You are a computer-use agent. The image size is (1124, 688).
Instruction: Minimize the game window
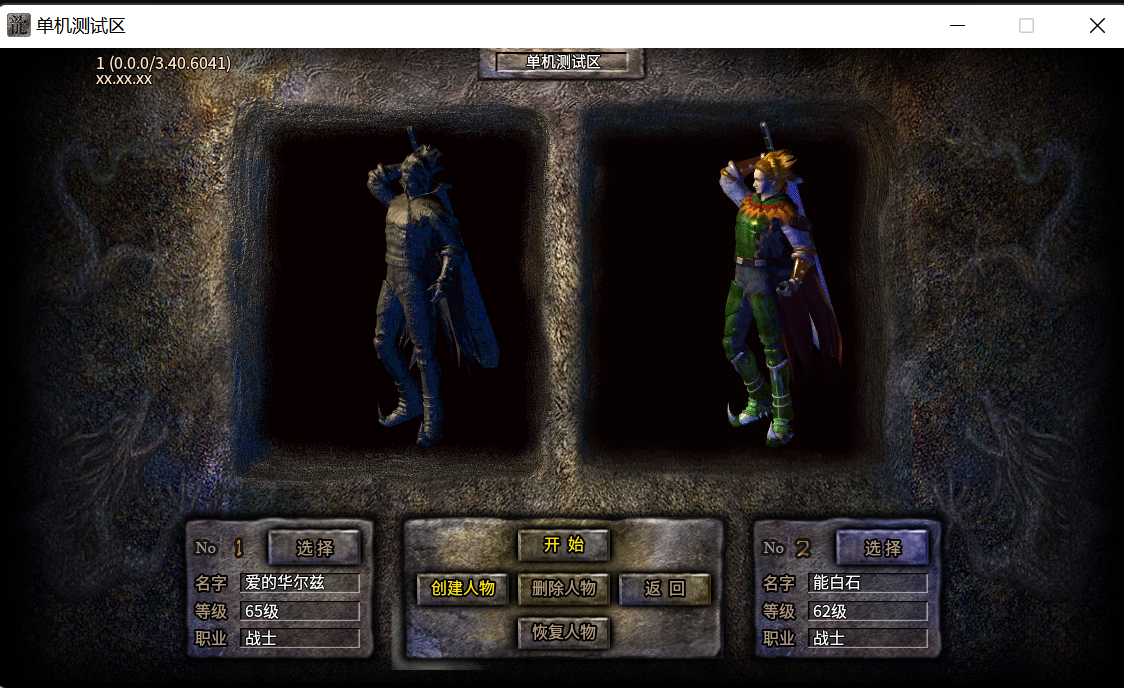(957, 26)
